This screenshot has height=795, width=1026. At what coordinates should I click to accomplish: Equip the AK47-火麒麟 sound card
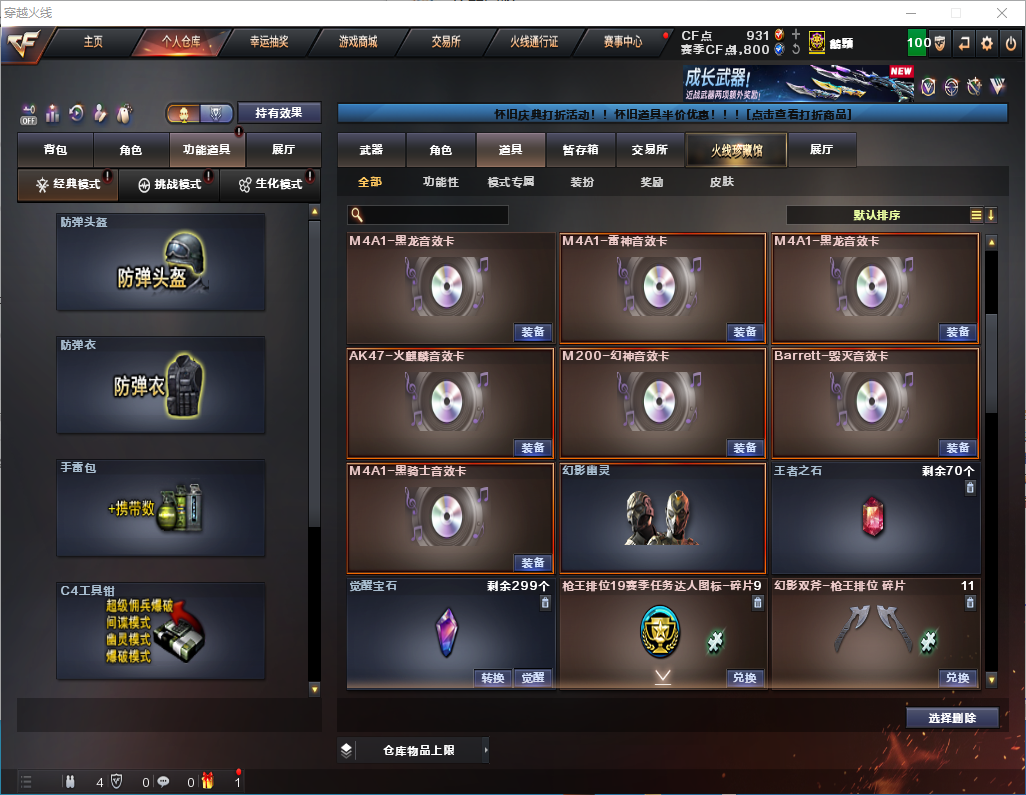[533, 448]
